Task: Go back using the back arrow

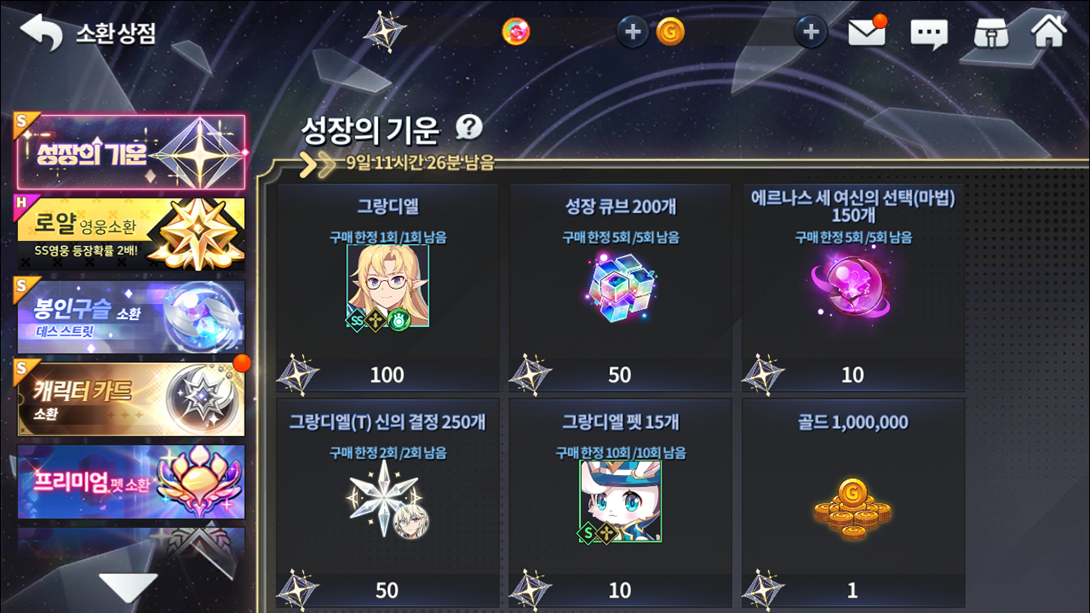Action: point(41,32)
